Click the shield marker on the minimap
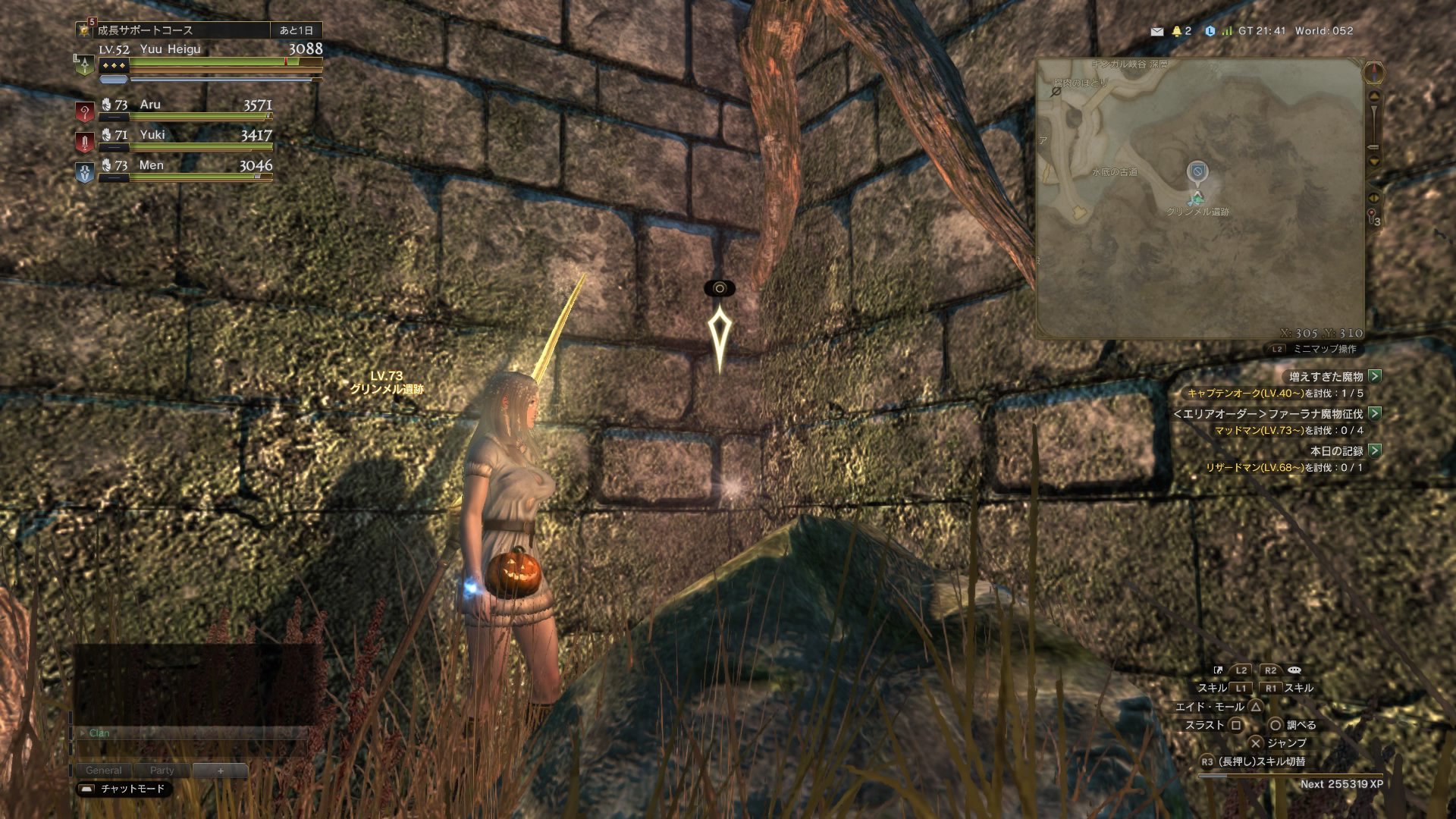Image resolution: width=1456 pixels, height=819 pixels. pos(1197,172)
